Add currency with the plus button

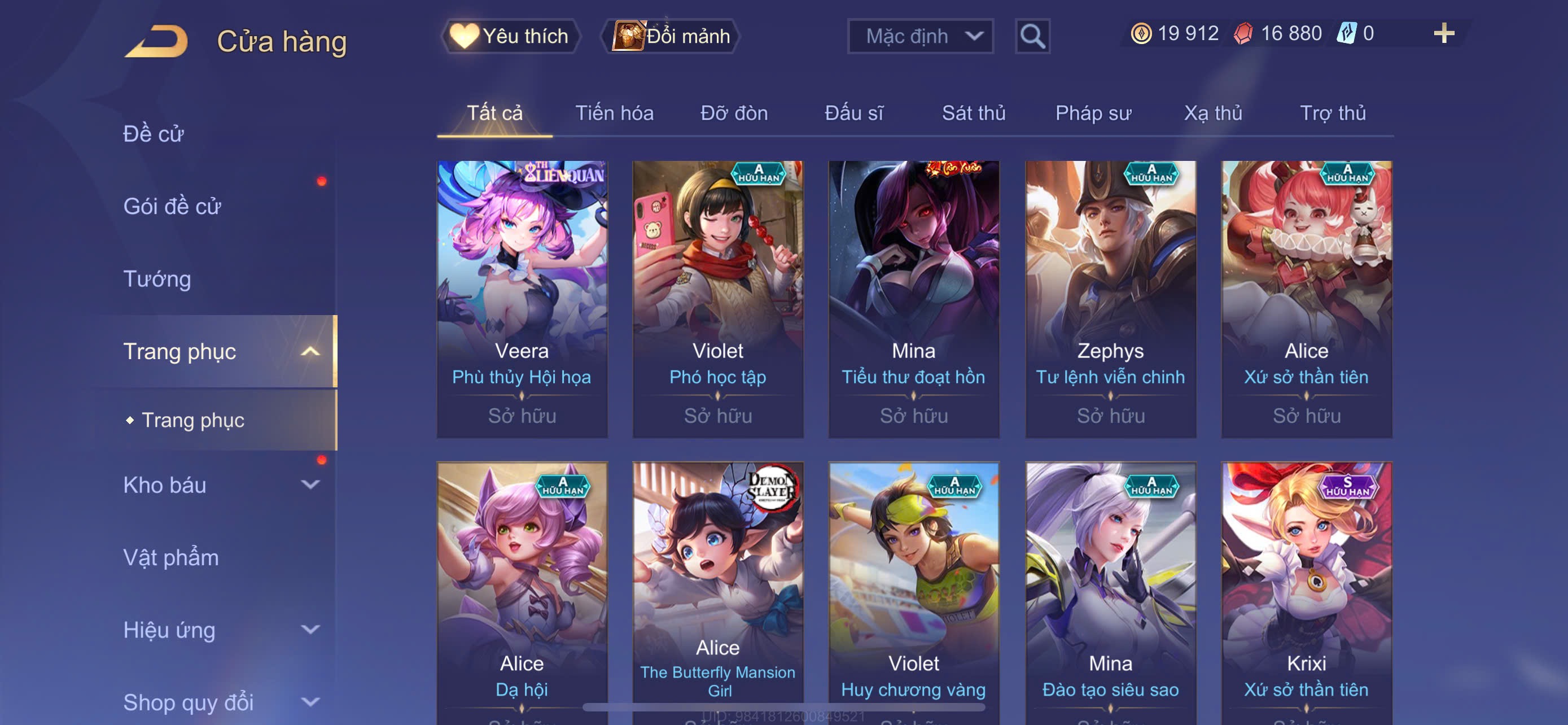(1443, 33)
